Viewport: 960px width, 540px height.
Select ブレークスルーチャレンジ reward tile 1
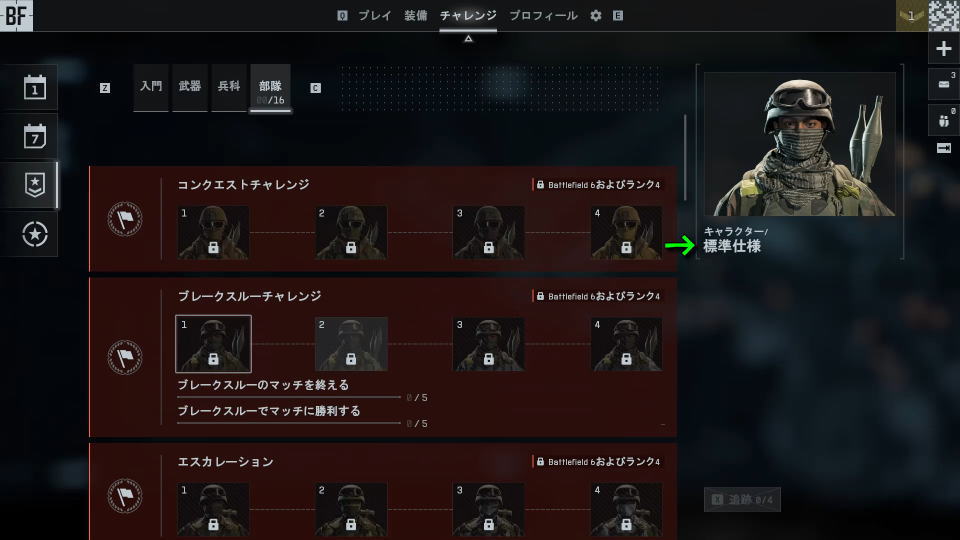[x=213, y=344]
